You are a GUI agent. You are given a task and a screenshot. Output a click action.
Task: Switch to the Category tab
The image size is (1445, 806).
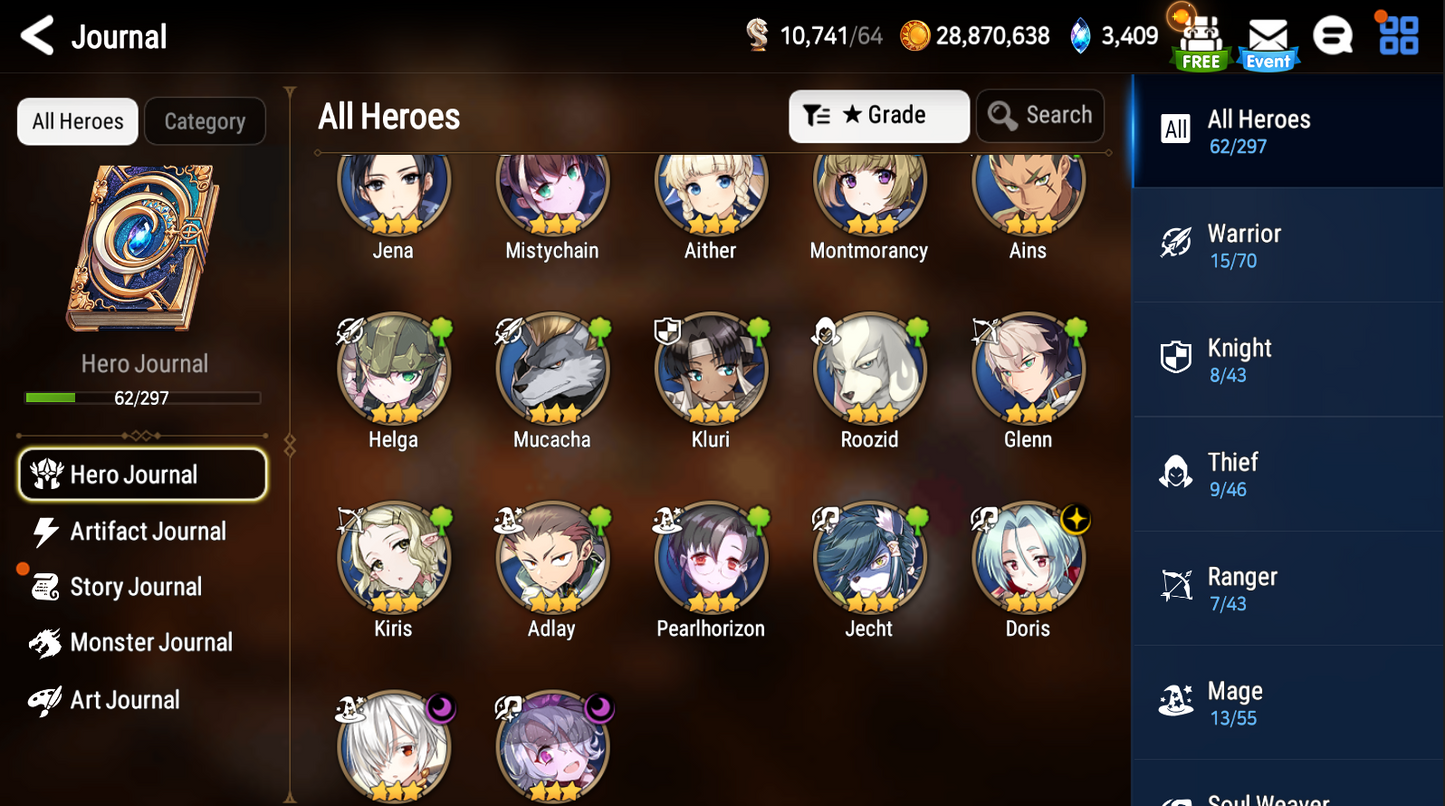pos(204,122)
